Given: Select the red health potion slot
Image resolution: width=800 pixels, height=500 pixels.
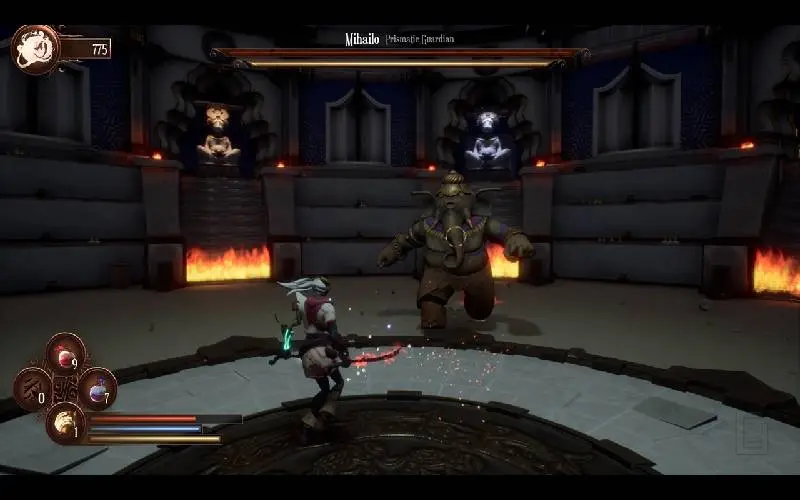Looking at the screenshot, I should pos(66,355).
